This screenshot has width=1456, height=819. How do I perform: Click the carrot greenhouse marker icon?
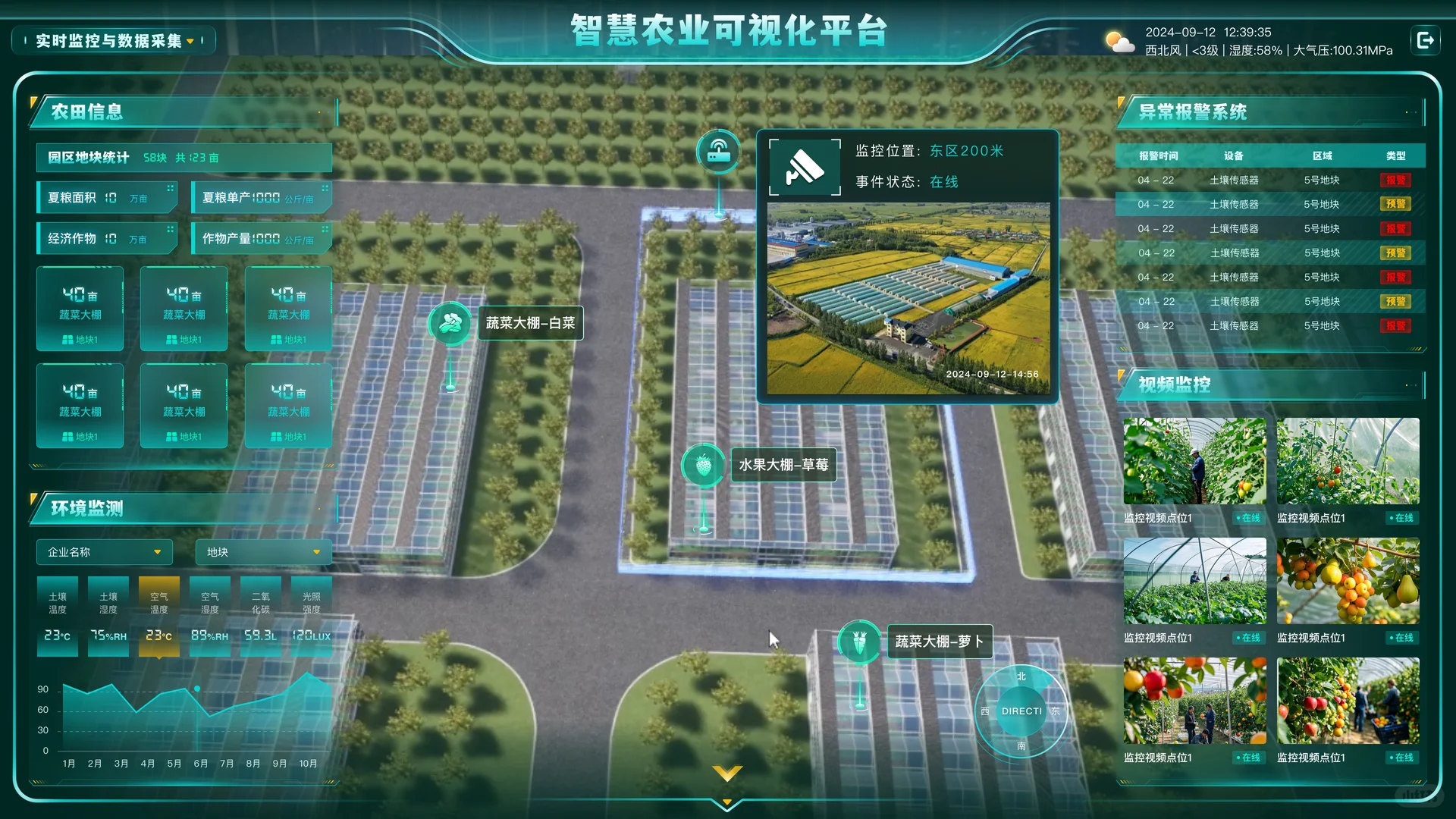858,642
